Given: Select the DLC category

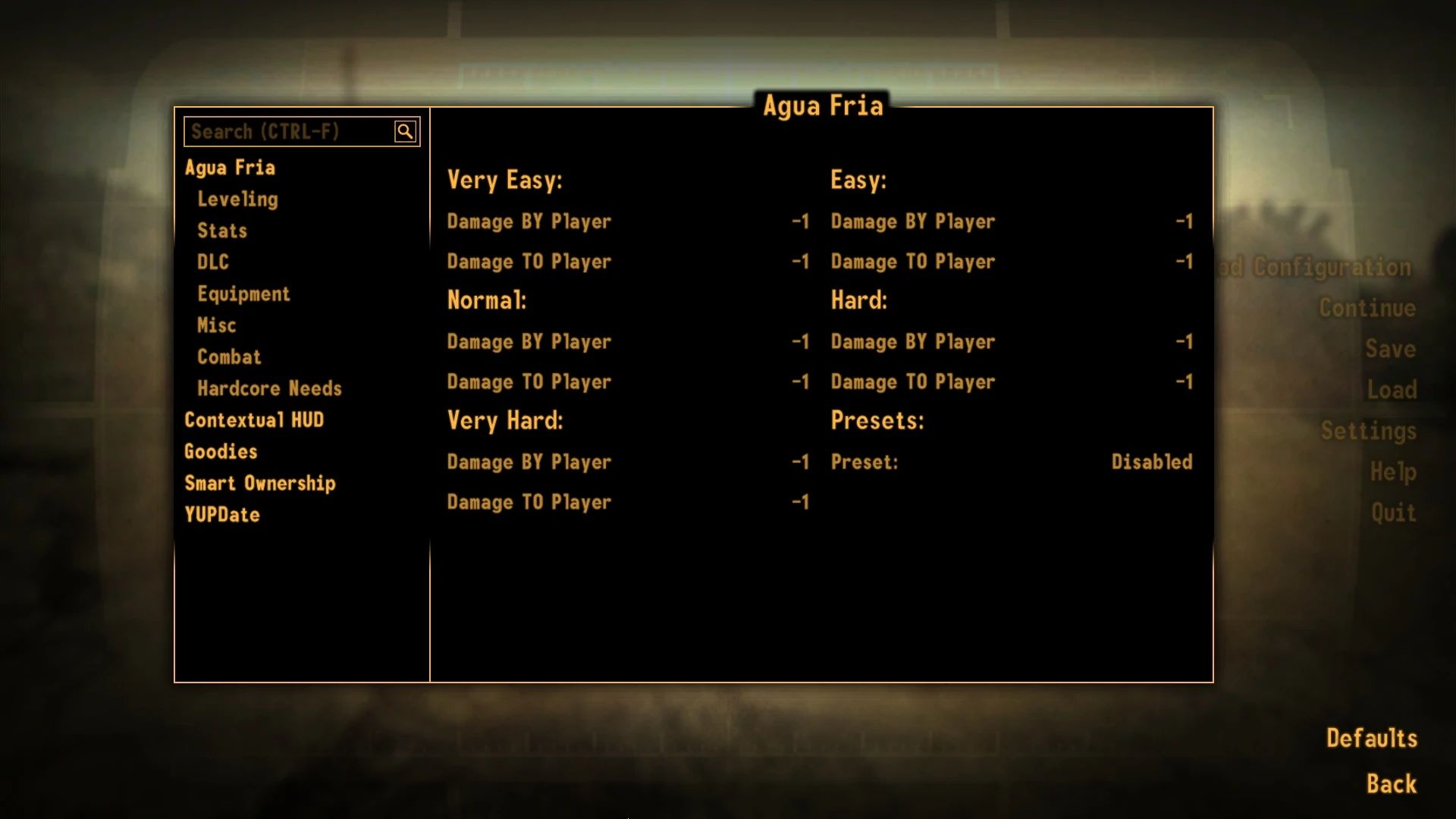Looking at the screenshot, I should [x=212, y=262].
